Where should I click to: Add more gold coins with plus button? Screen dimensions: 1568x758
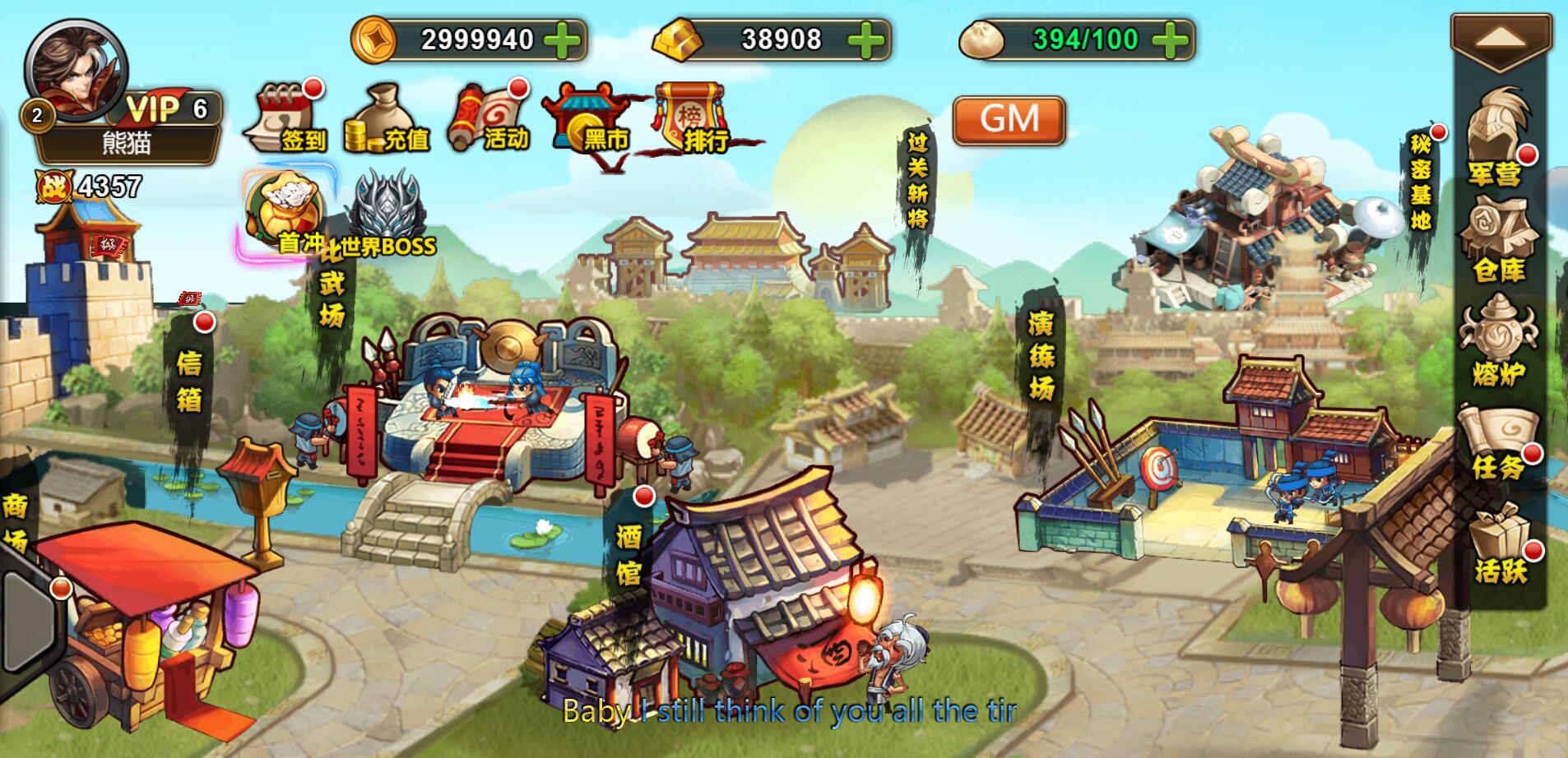coord(563,39)
